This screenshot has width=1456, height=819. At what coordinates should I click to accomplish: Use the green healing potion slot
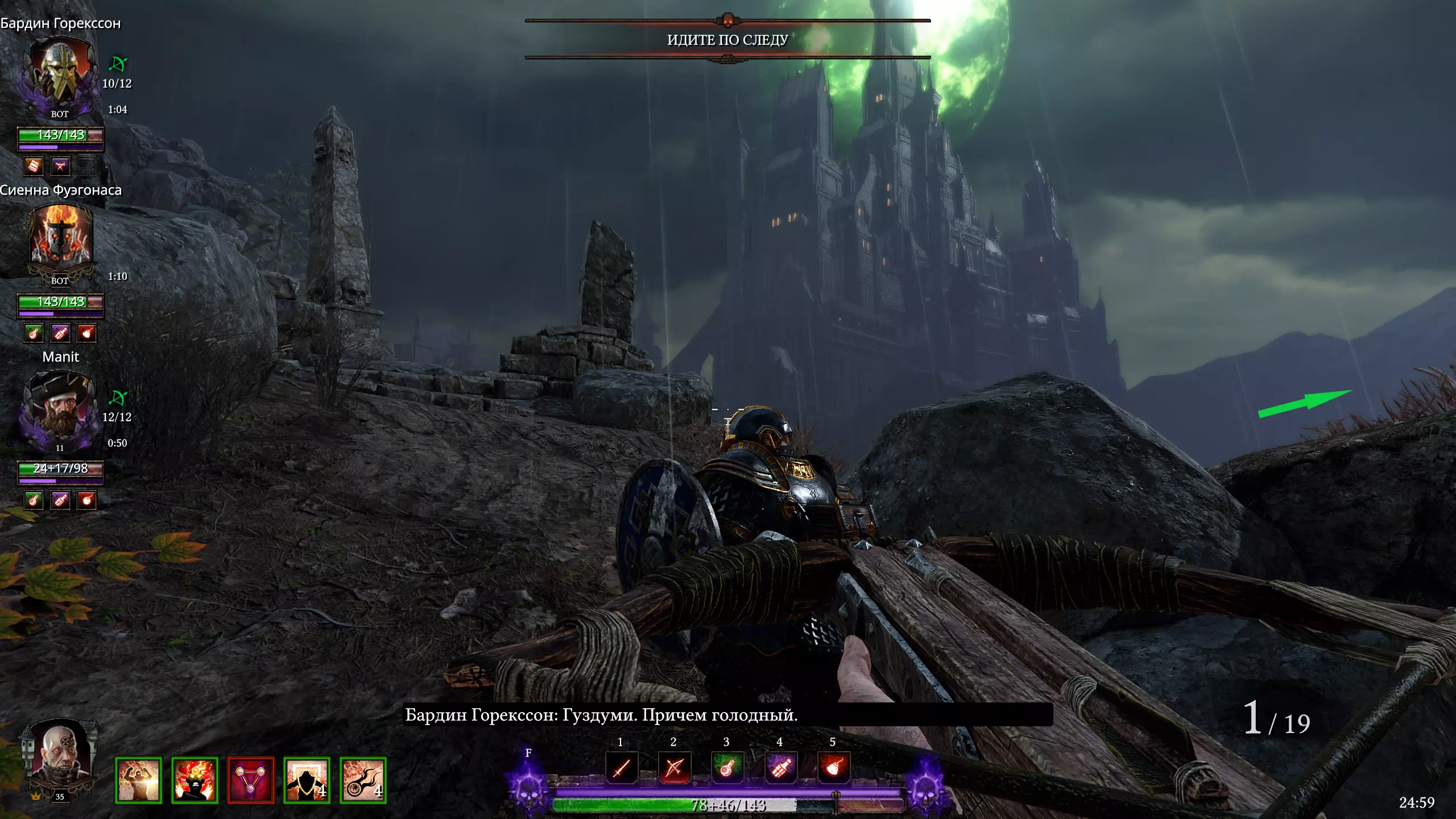727,768
